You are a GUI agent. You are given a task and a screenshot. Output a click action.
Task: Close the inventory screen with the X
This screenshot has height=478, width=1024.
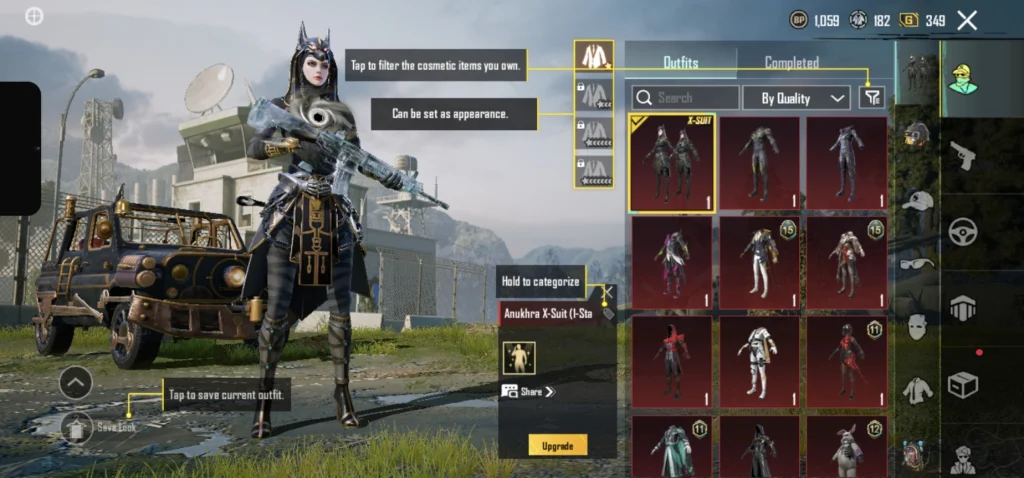pyautogui.click(x=967, y=20)
